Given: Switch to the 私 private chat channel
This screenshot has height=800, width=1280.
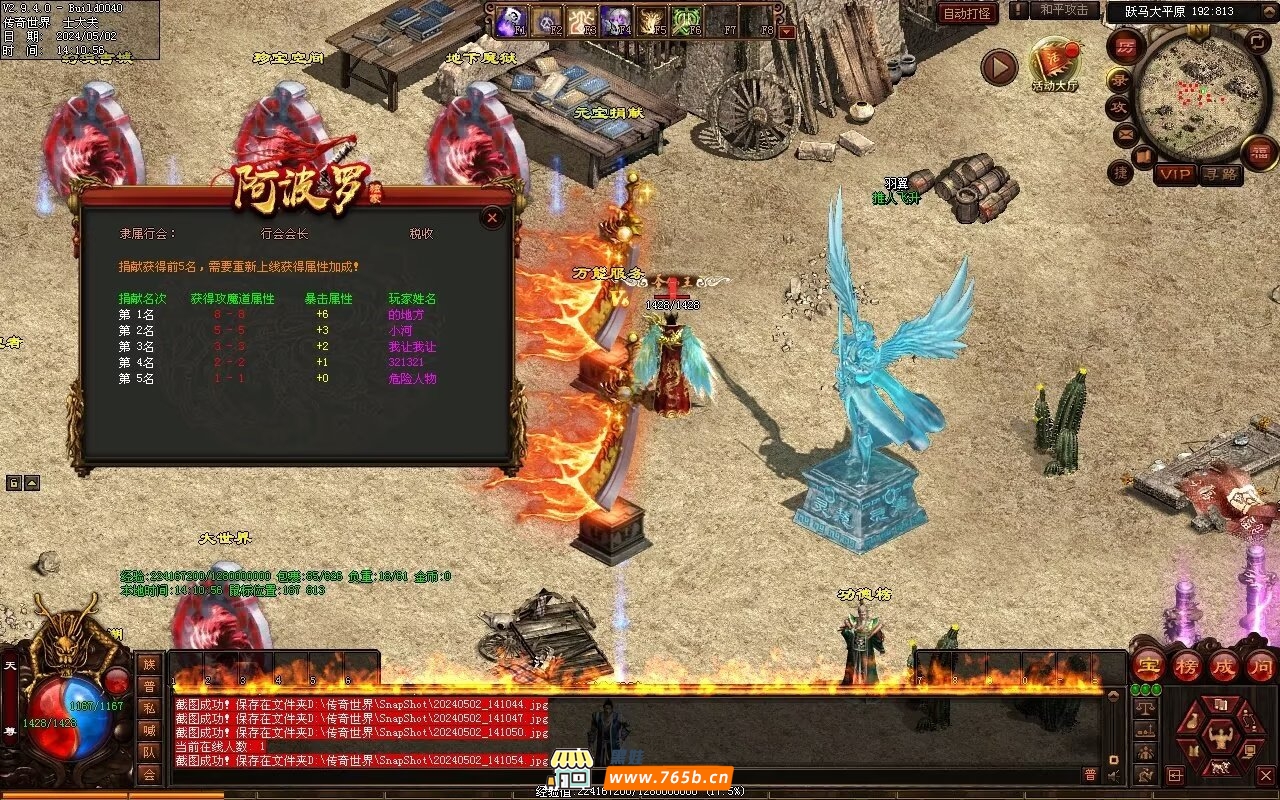Looking at the screenshot, I should 149,708.
